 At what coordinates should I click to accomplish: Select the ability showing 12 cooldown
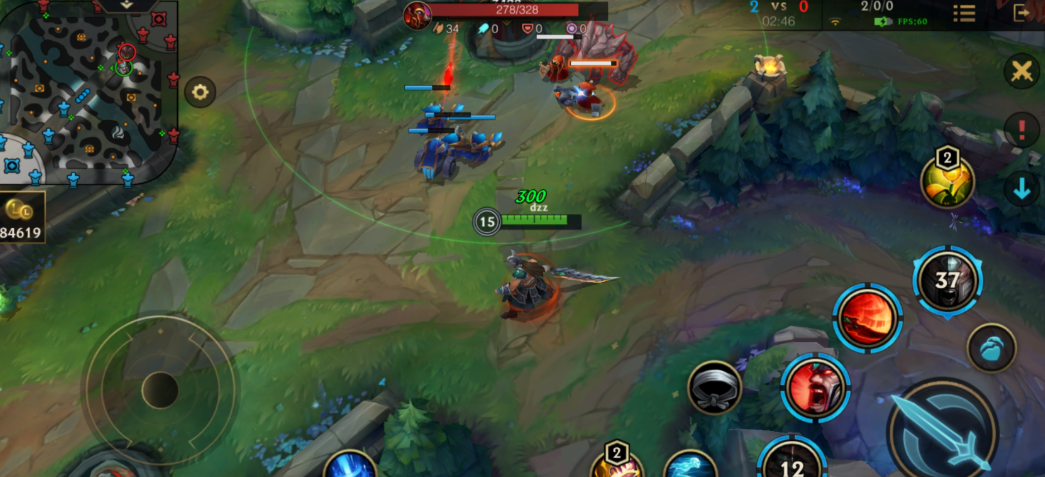pos(792,462)
